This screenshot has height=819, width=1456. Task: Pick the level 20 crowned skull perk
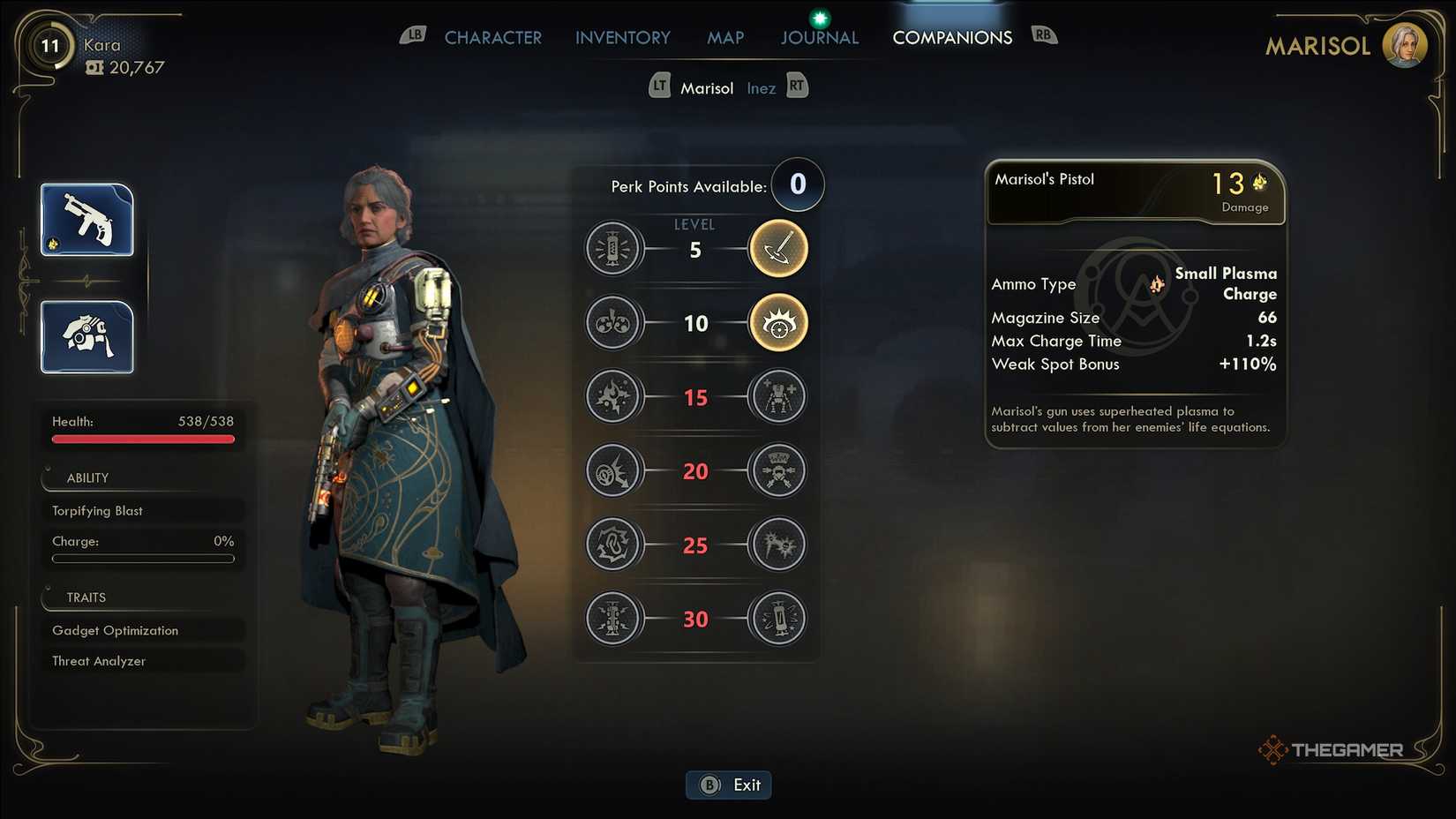[x=778, y=470]
